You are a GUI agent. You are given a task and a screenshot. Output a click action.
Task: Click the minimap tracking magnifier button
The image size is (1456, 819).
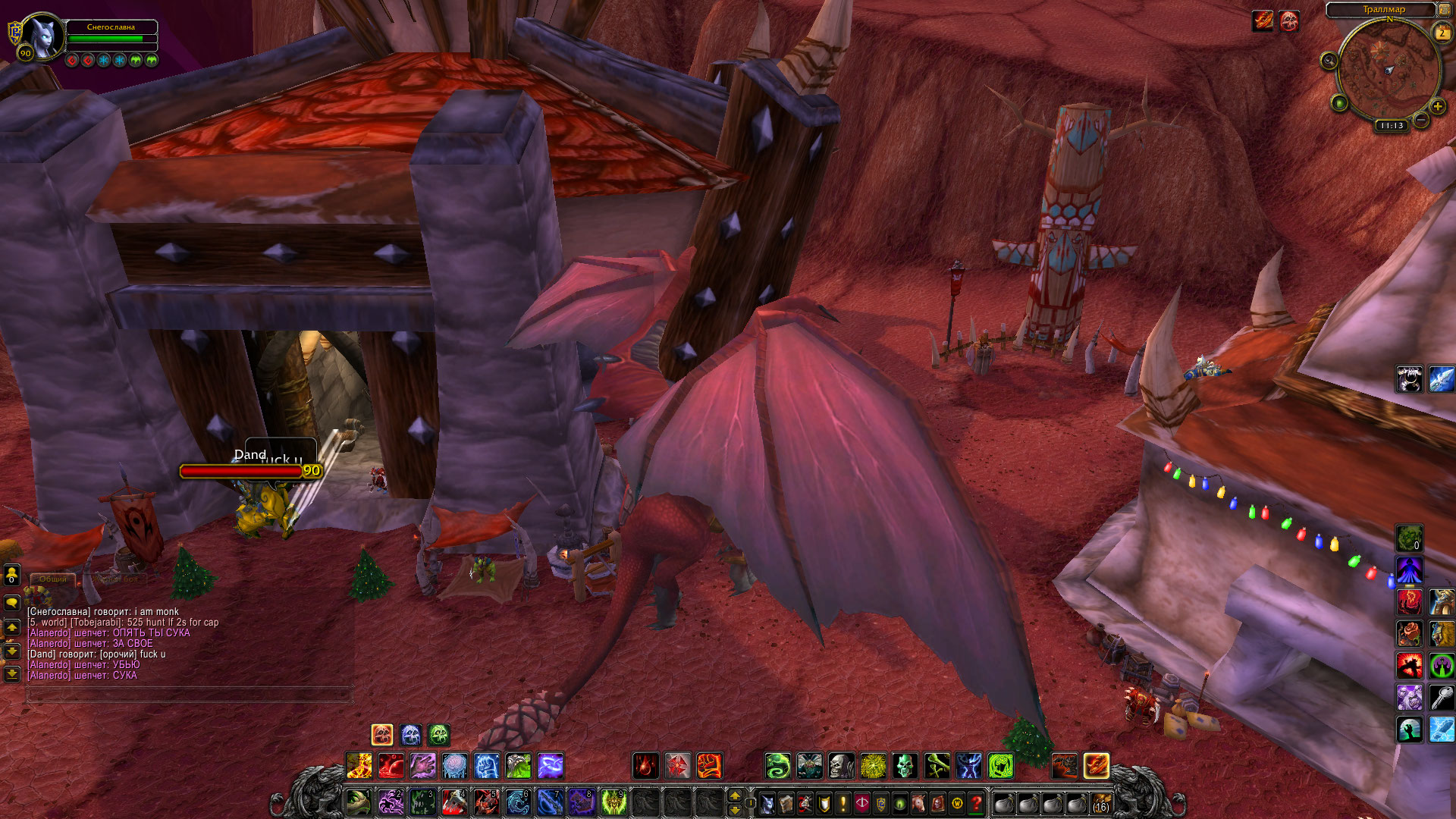[x=1329, y=61]
